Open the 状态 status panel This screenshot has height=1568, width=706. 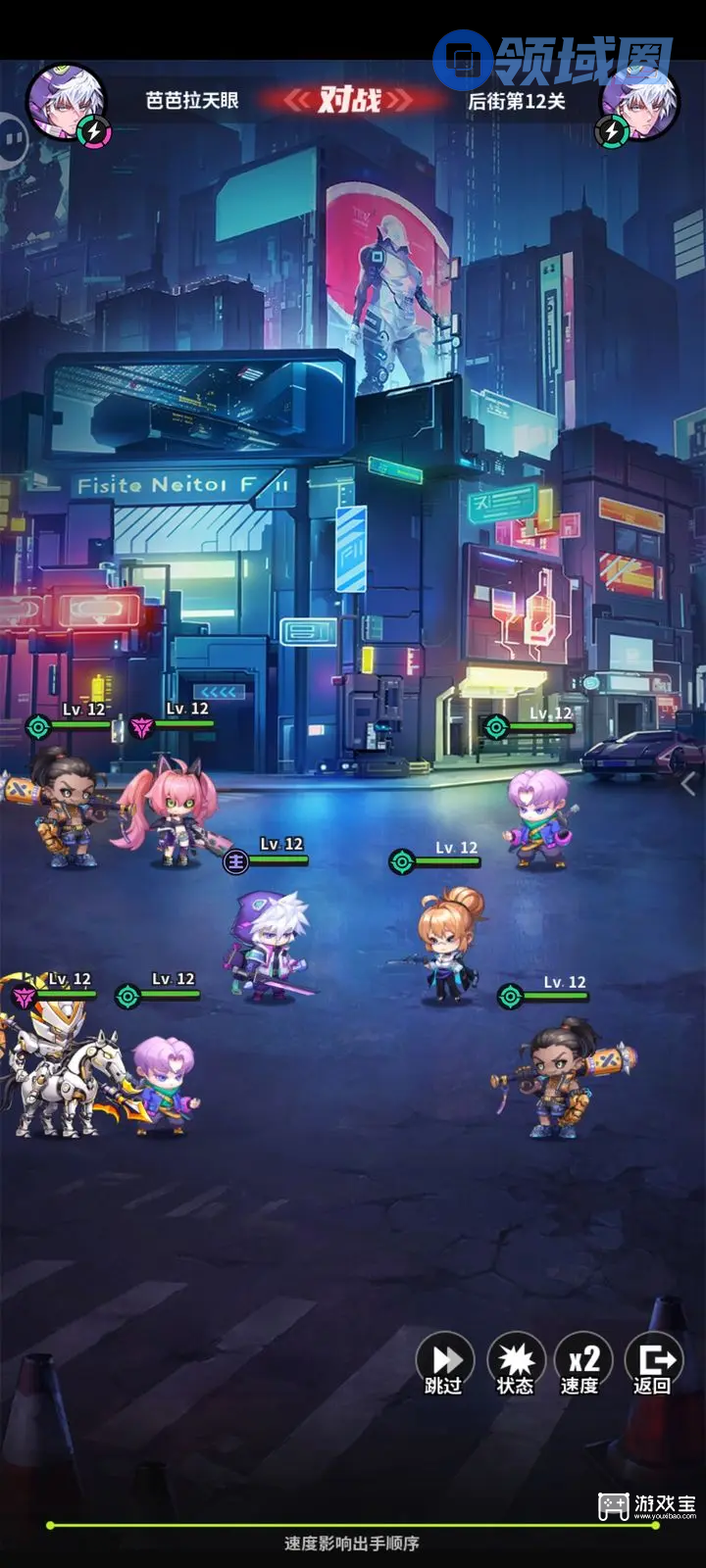click(516, 1362)
